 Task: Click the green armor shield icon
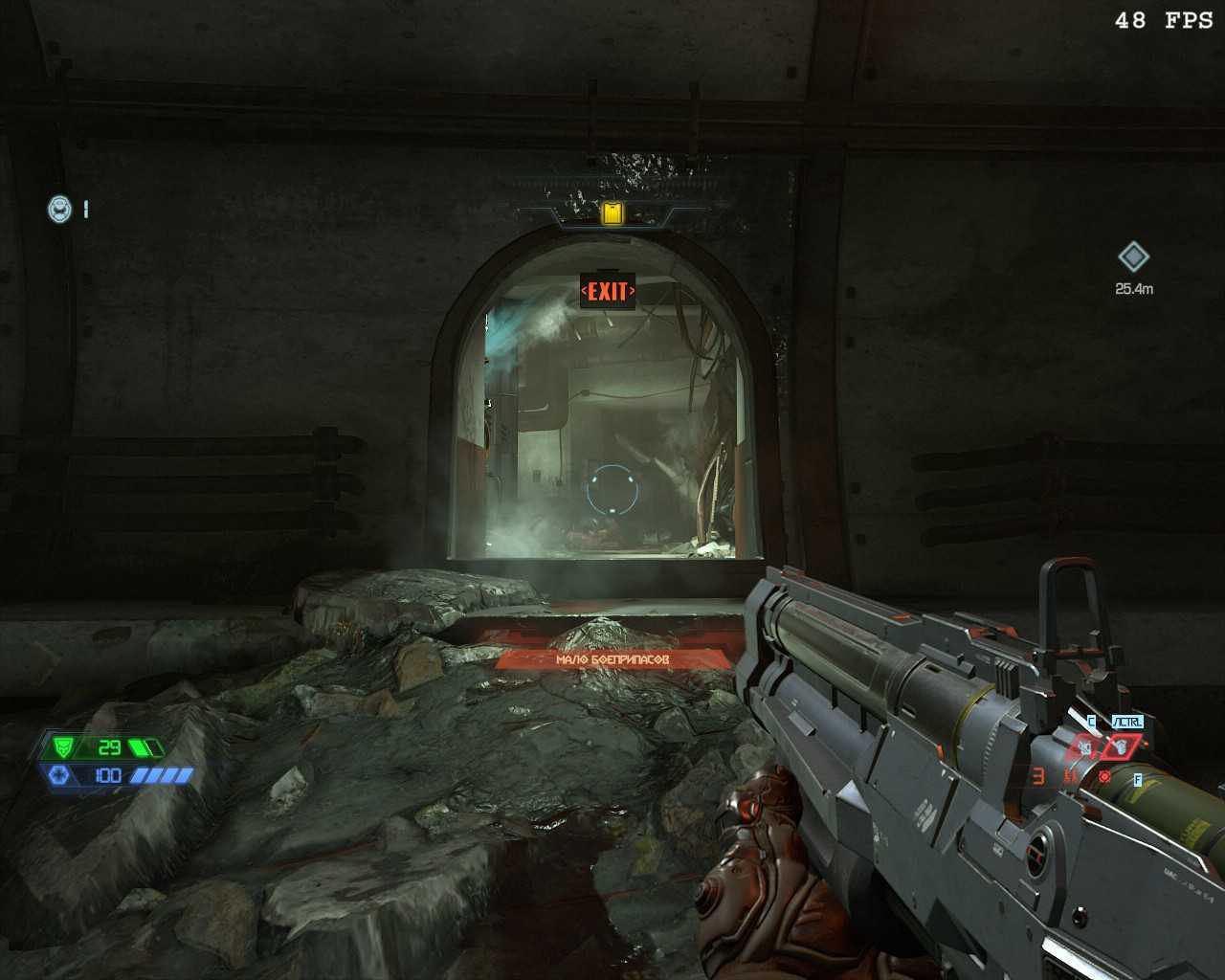[65, 746]
